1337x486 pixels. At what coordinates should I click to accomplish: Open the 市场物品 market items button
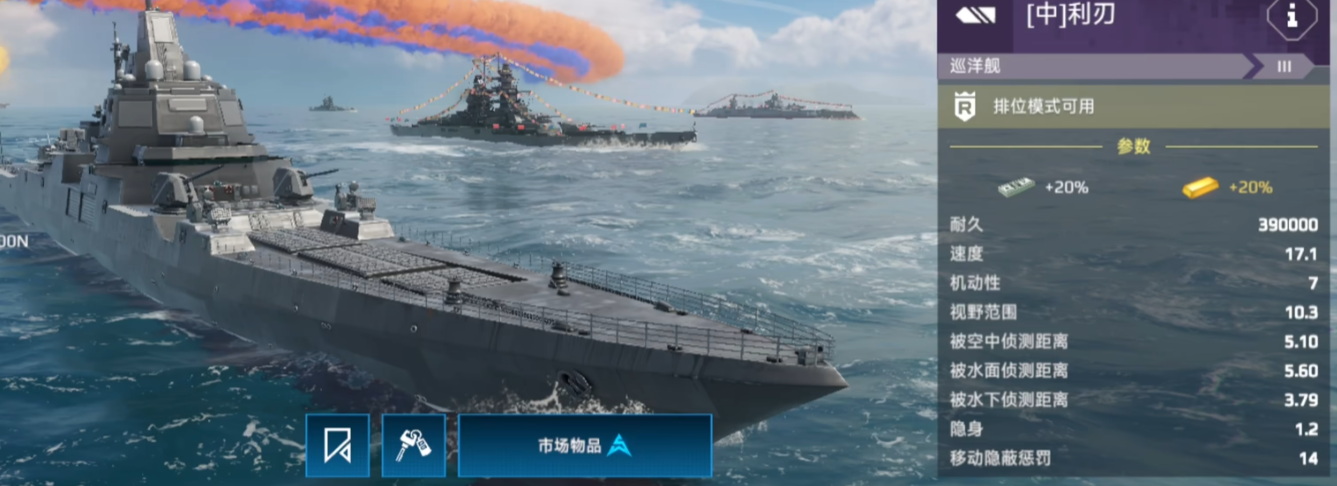(x=585, y=445)
